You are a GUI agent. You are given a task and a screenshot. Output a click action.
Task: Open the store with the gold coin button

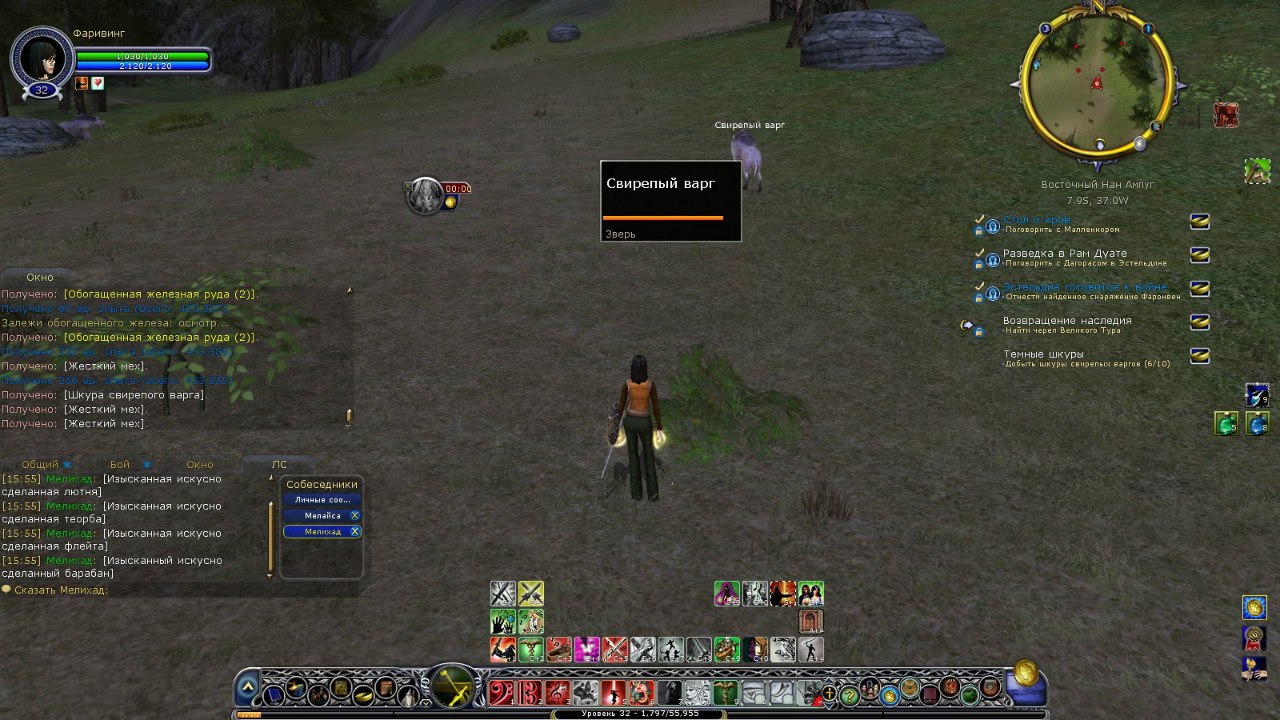(x=1026, y=673)
